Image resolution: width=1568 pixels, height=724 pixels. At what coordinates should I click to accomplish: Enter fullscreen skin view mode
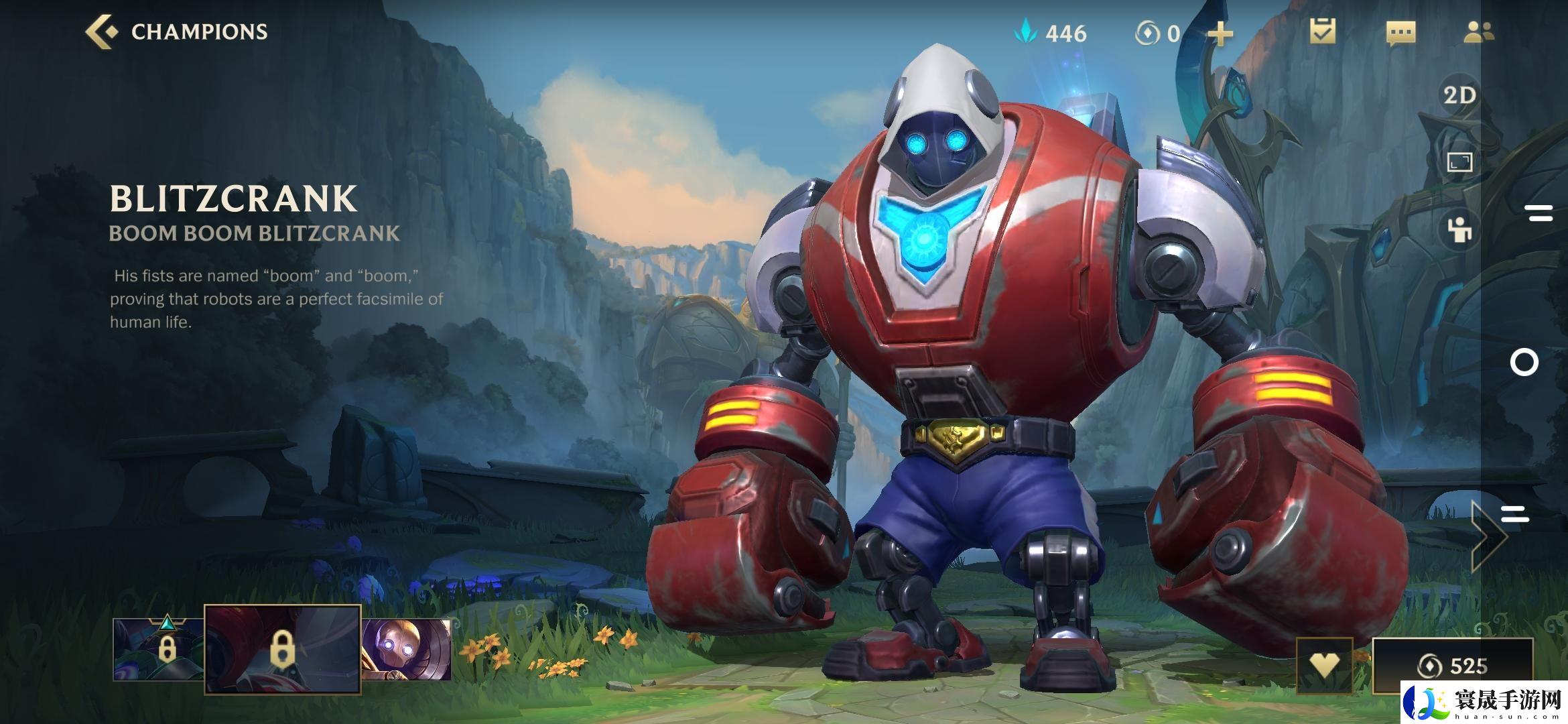[1459, 162]
